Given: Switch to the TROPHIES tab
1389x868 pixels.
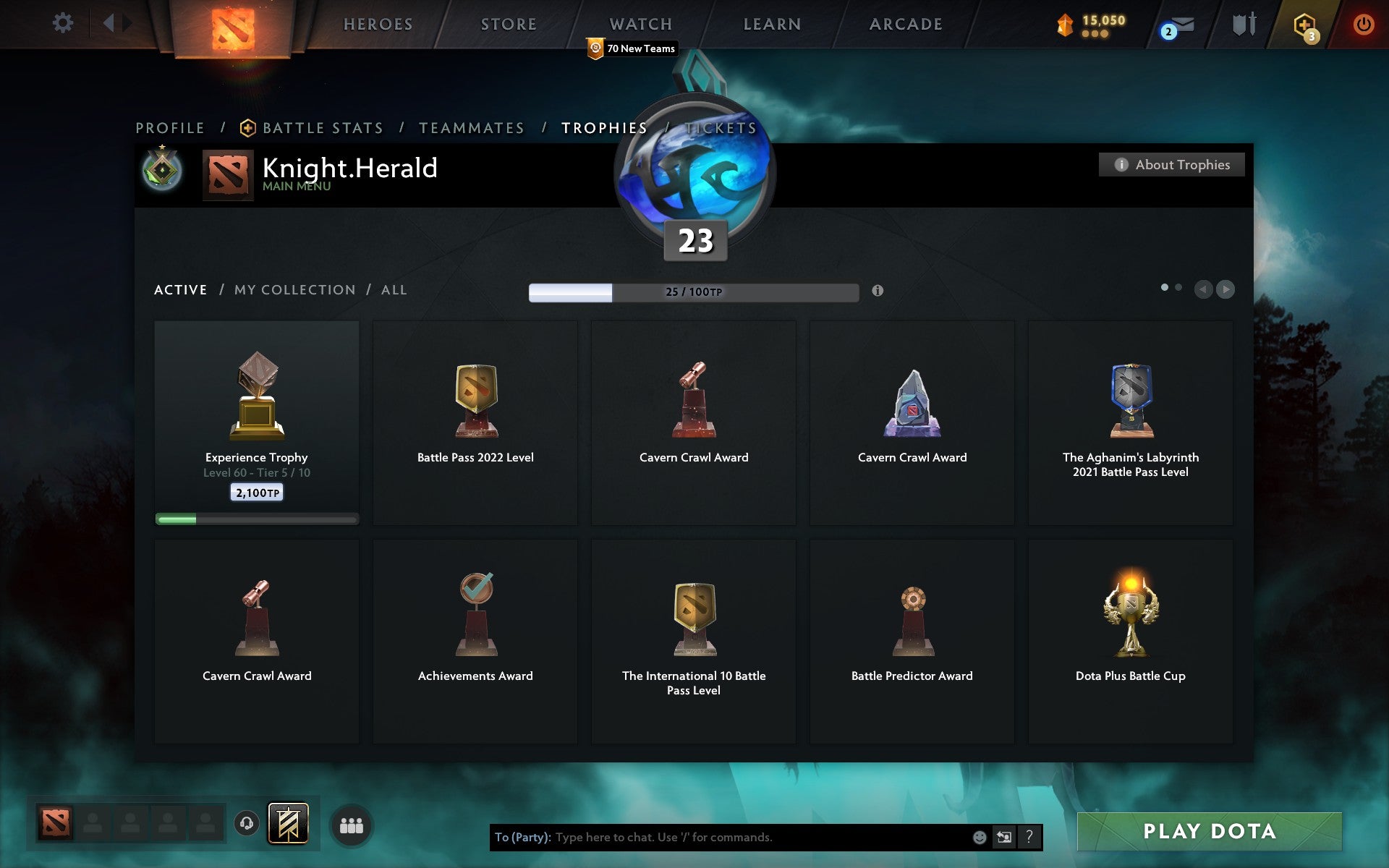Looking at the screenshot, I should click(605, 127).
